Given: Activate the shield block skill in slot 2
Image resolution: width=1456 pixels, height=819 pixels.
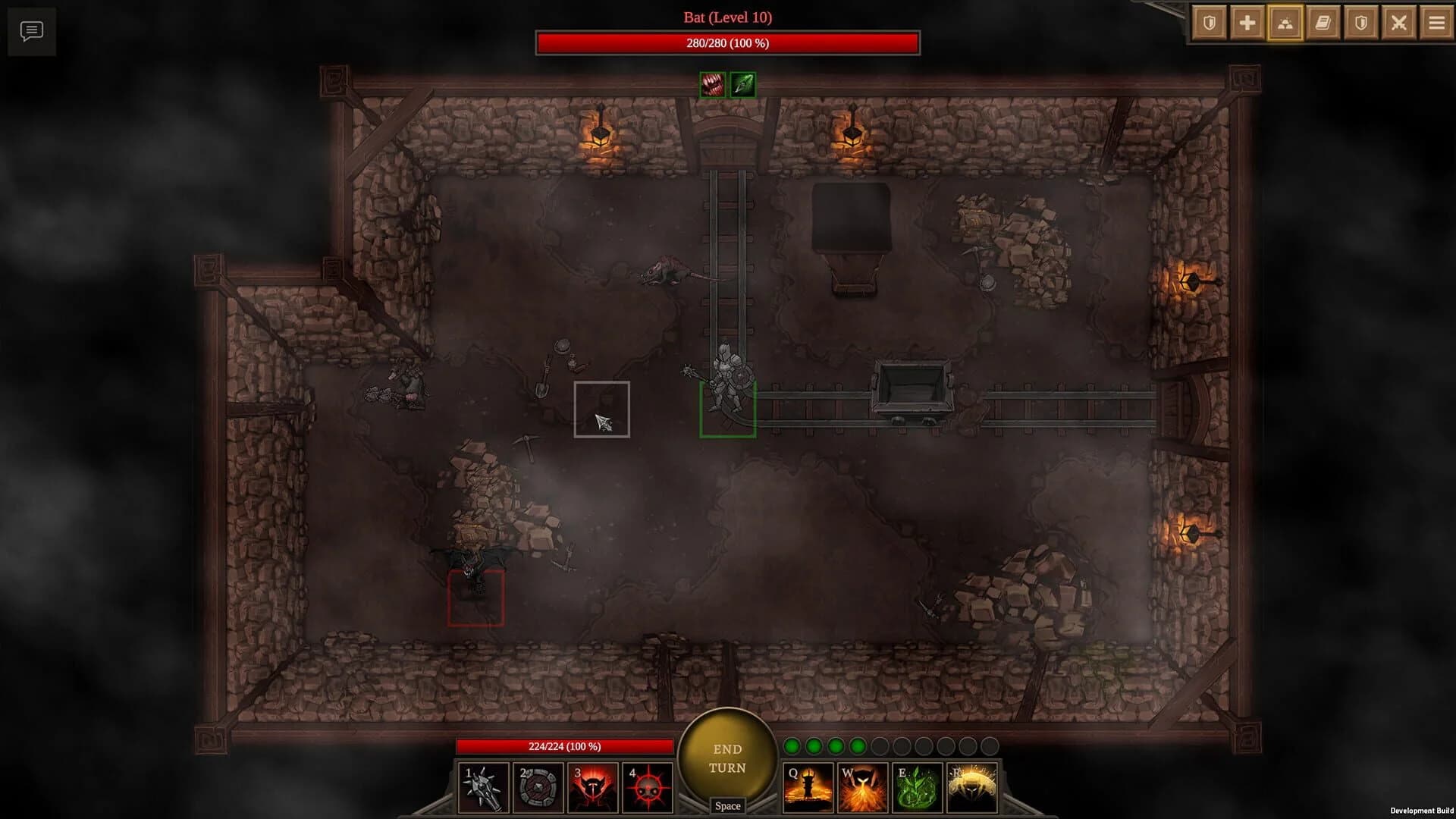Looking at the screenshot, I should point(537,787).
